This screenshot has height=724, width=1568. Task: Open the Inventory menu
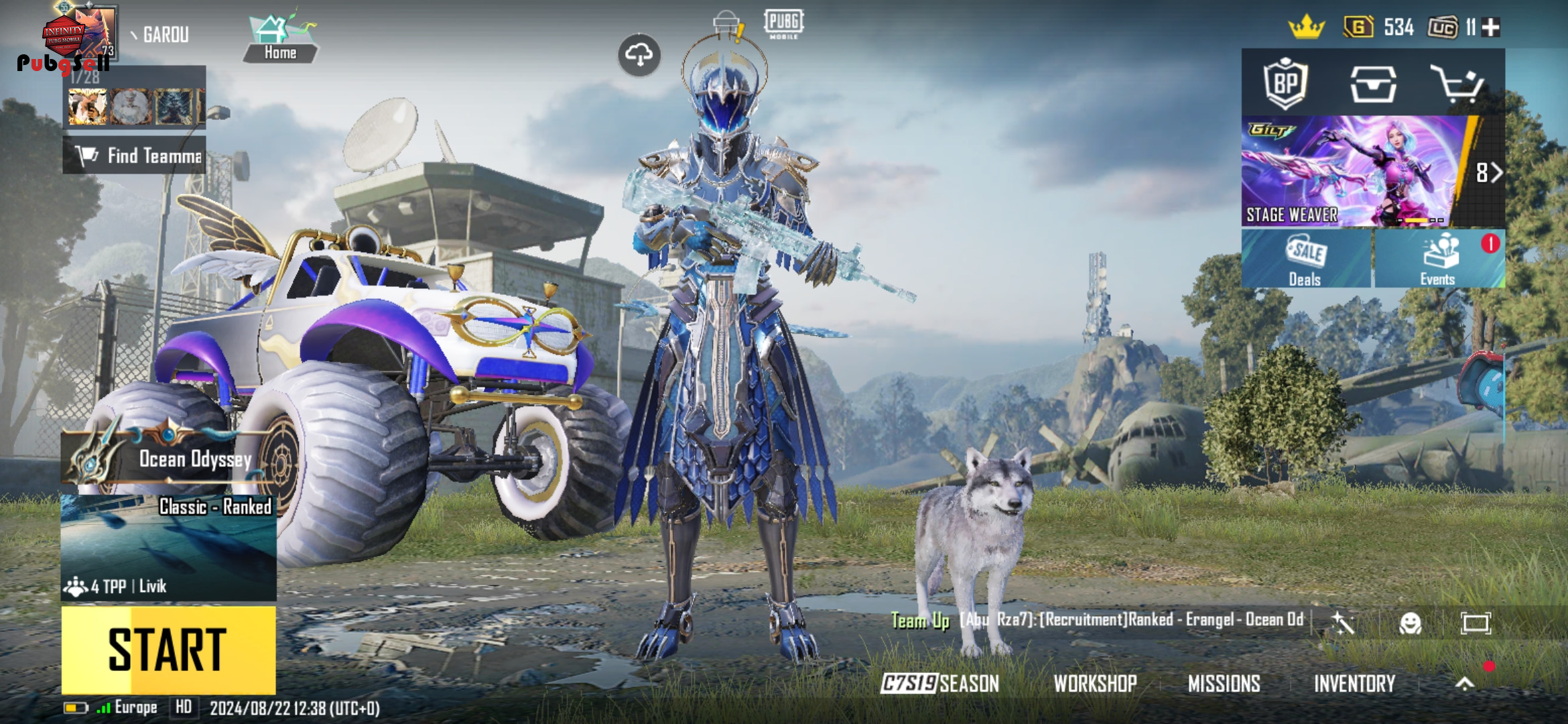tap(1354, 683)
